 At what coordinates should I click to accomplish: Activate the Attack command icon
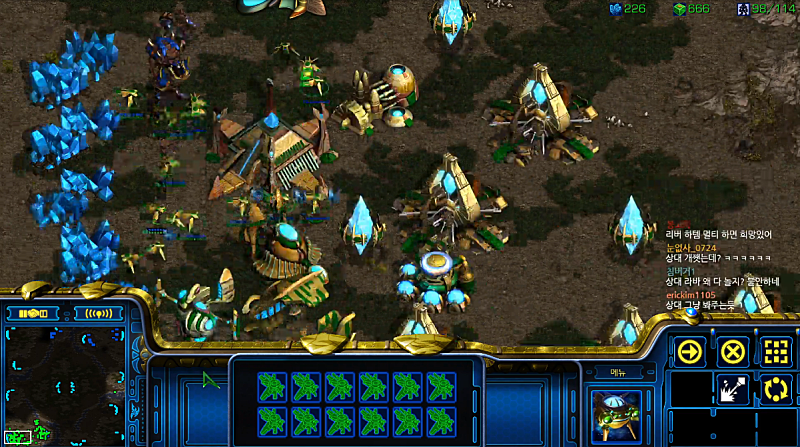point(733,389)
